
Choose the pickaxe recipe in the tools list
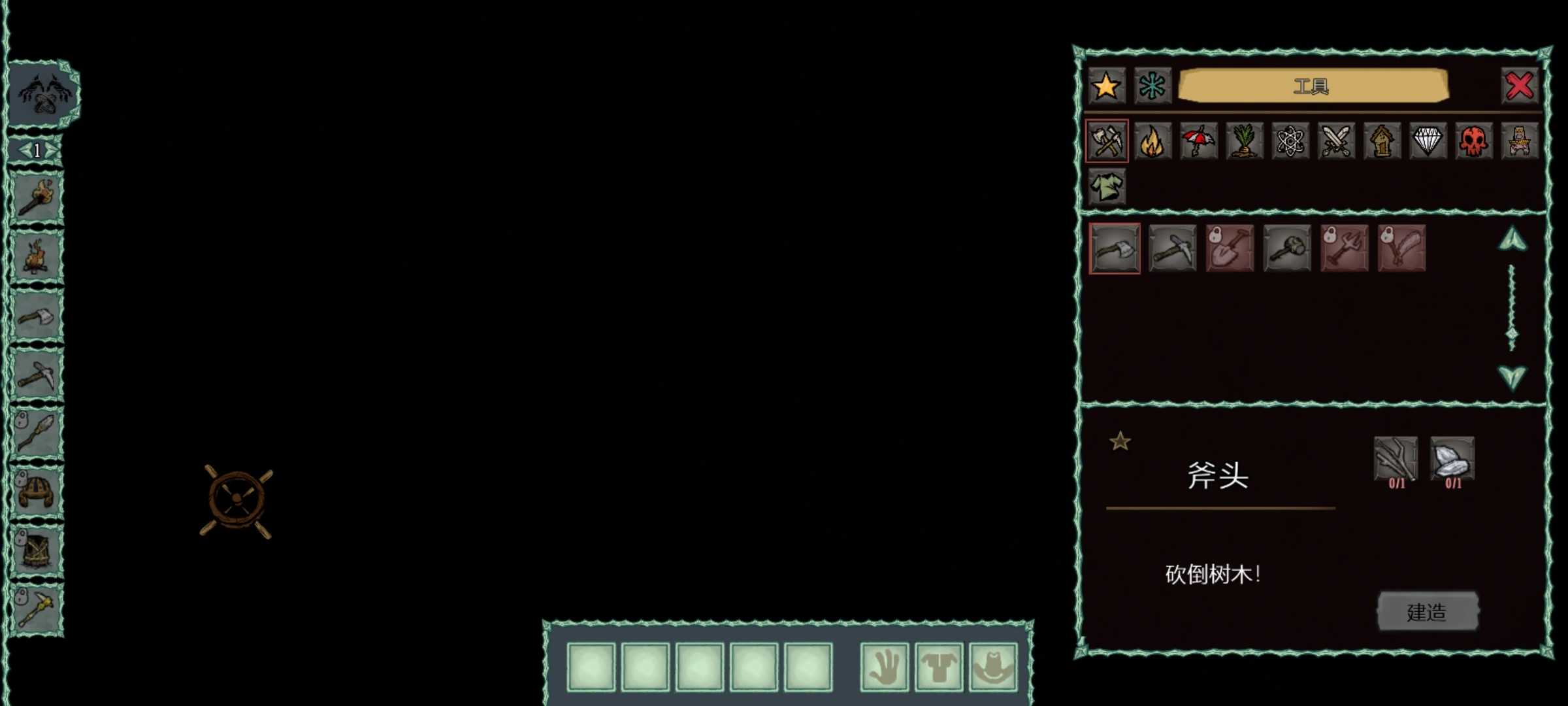(x=1172, y=248)
